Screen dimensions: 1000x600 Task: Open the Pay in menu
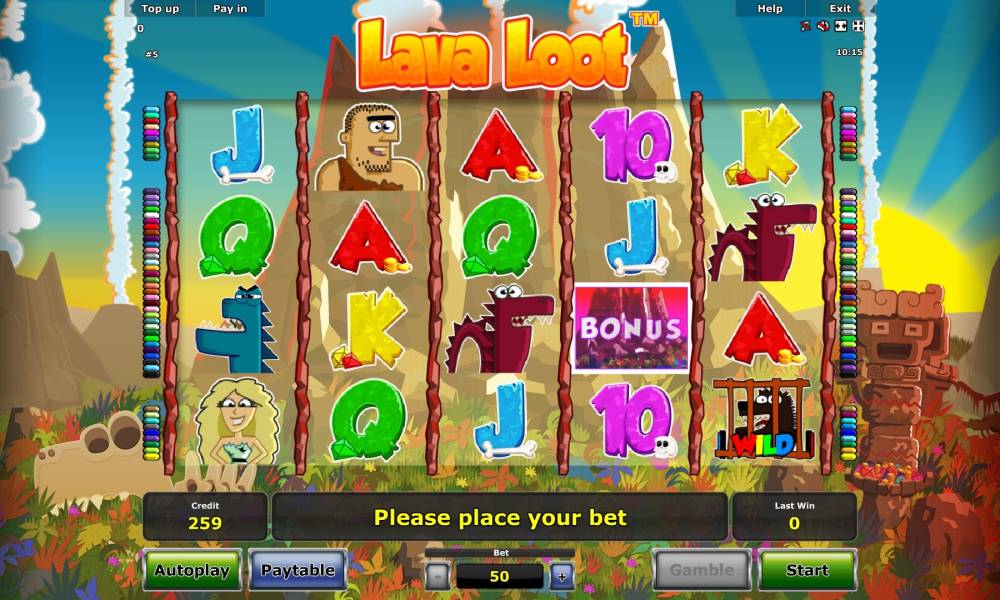[x=230, y=8]
